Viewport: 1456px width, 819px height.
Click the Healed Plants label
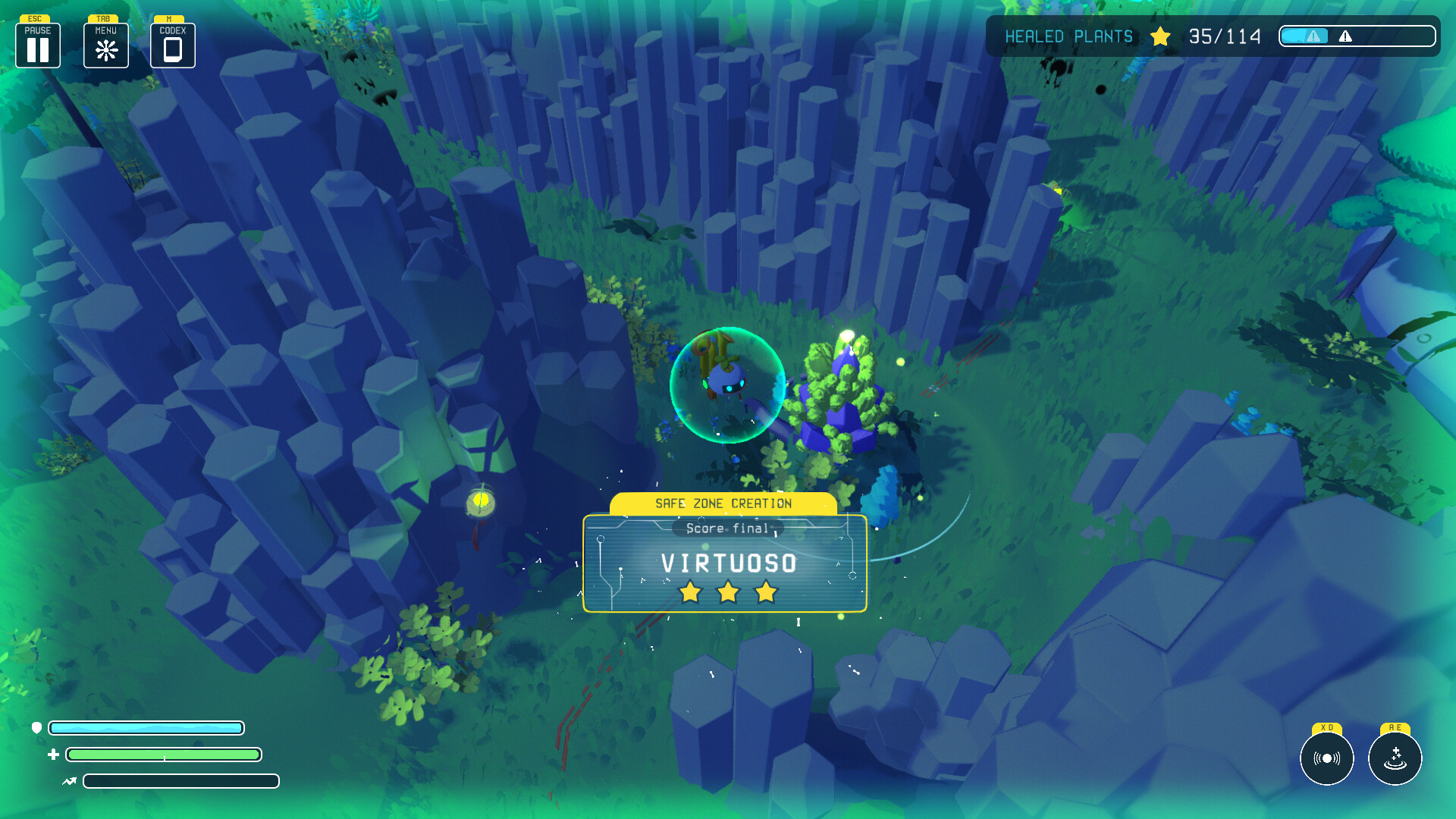tap(1068, 36)
